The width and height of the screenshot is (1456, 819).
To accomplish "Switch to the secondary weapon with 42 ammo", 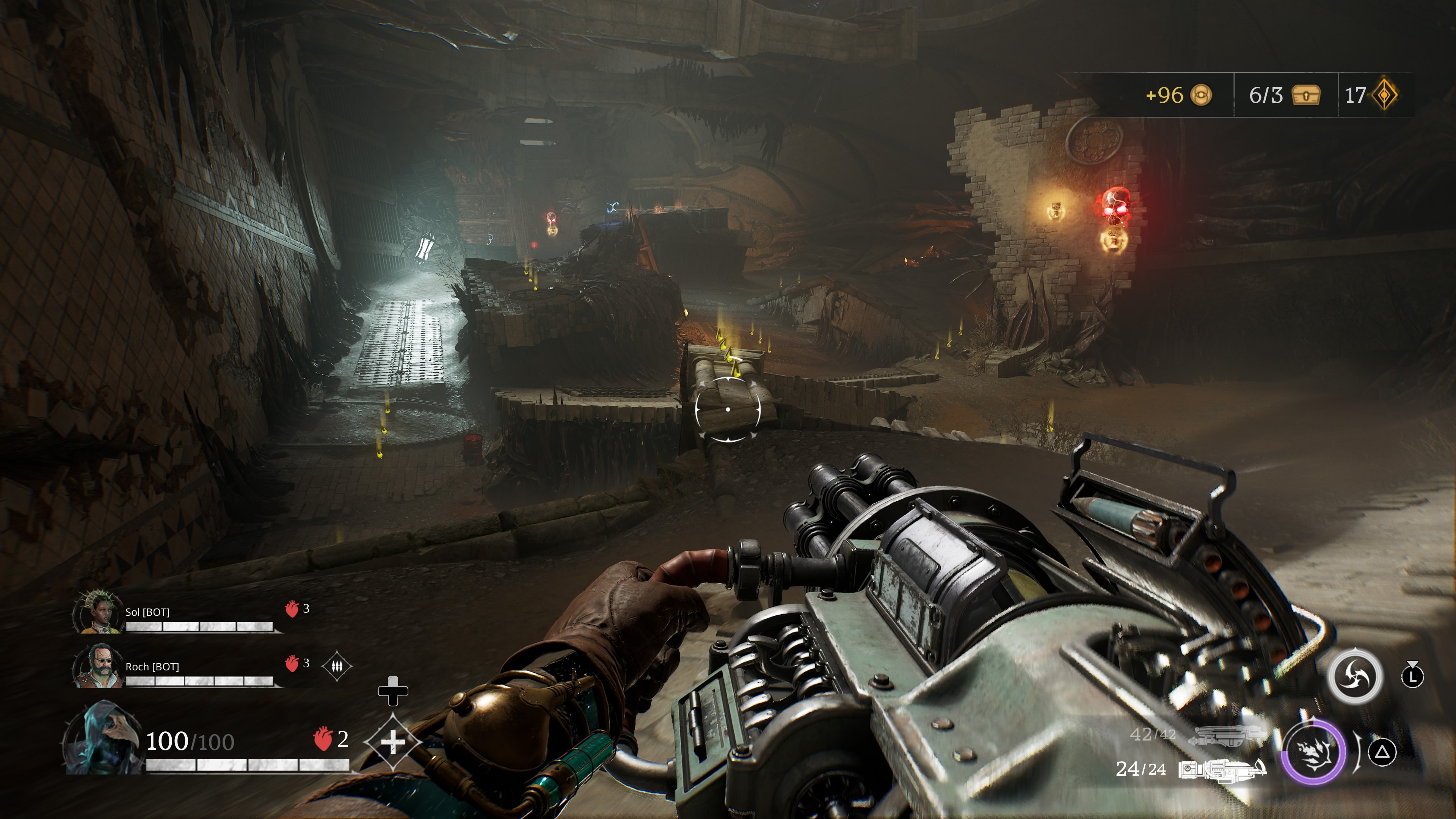I will click(1227, 735).
